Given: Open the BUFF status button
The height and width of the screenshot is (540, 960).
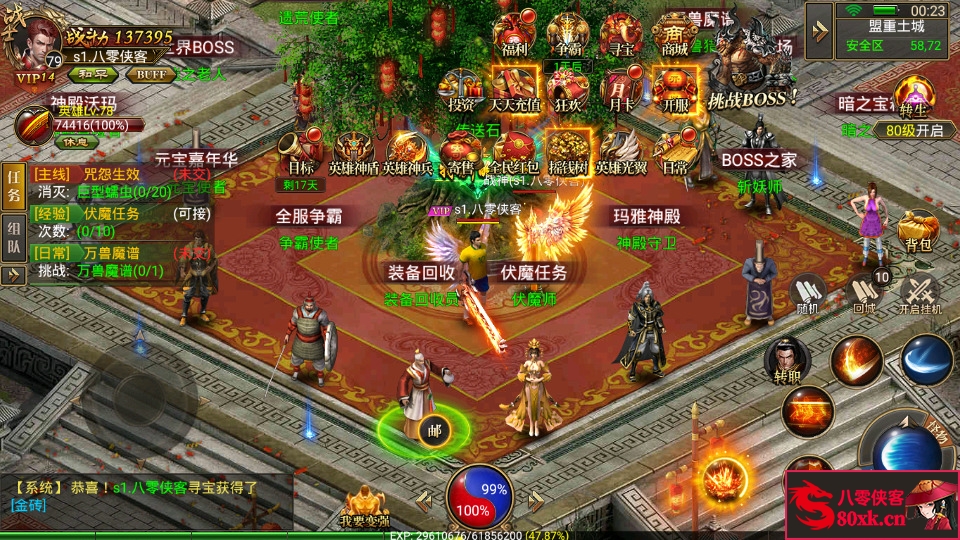Looking at the screenshot, I should [x=151, y=74].
